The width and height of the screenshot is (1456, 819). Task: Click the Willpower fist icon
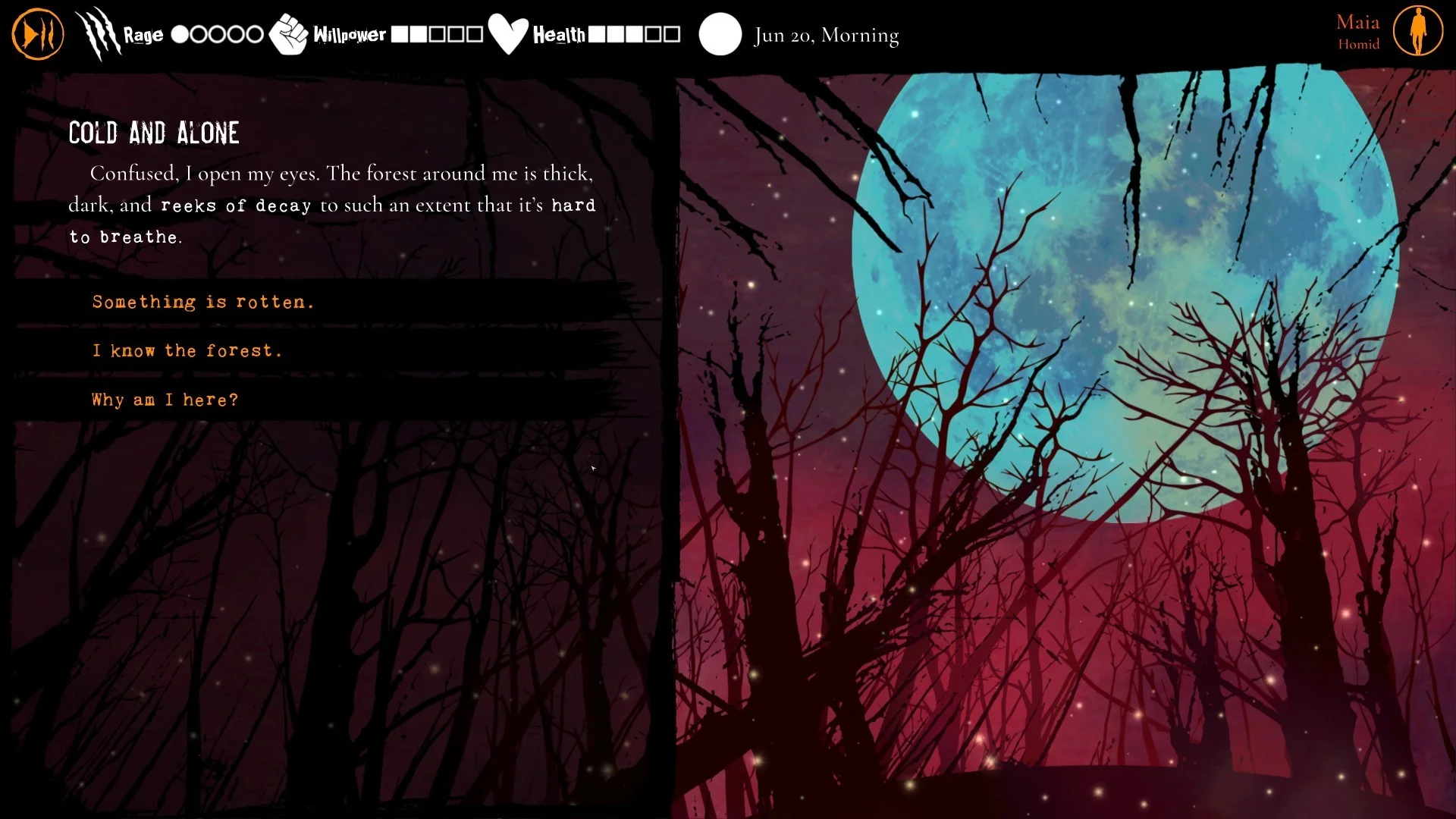click(289, 33)
